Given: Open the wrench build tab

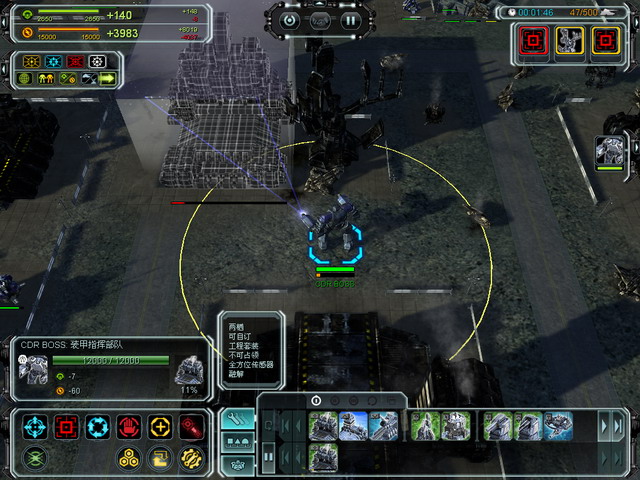Looking at the screenshot, I should pos(238,418).
